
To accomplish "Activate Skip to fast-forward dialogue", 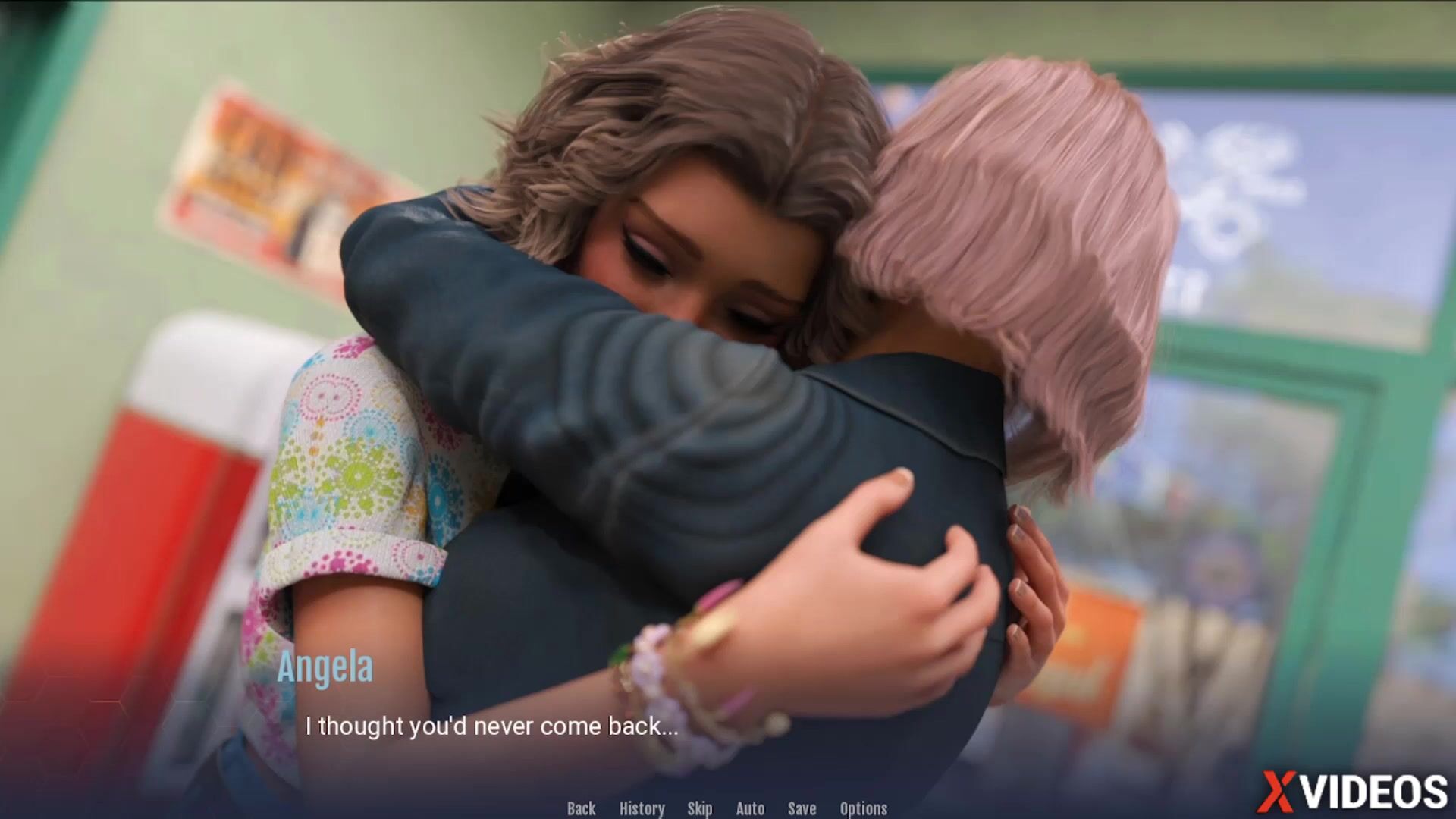I will pyautogui.click(x=699, y=808).
